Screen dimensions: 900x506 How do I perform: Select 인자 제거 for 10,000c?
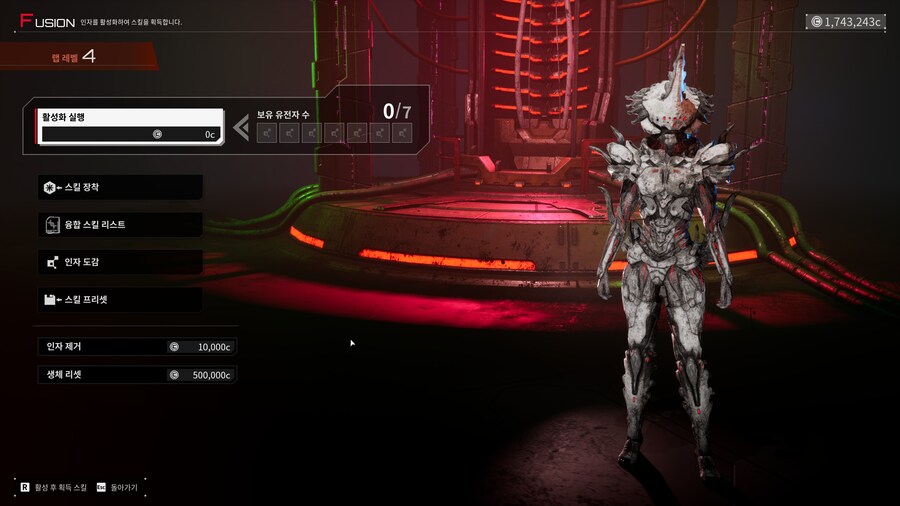[138, 347]
